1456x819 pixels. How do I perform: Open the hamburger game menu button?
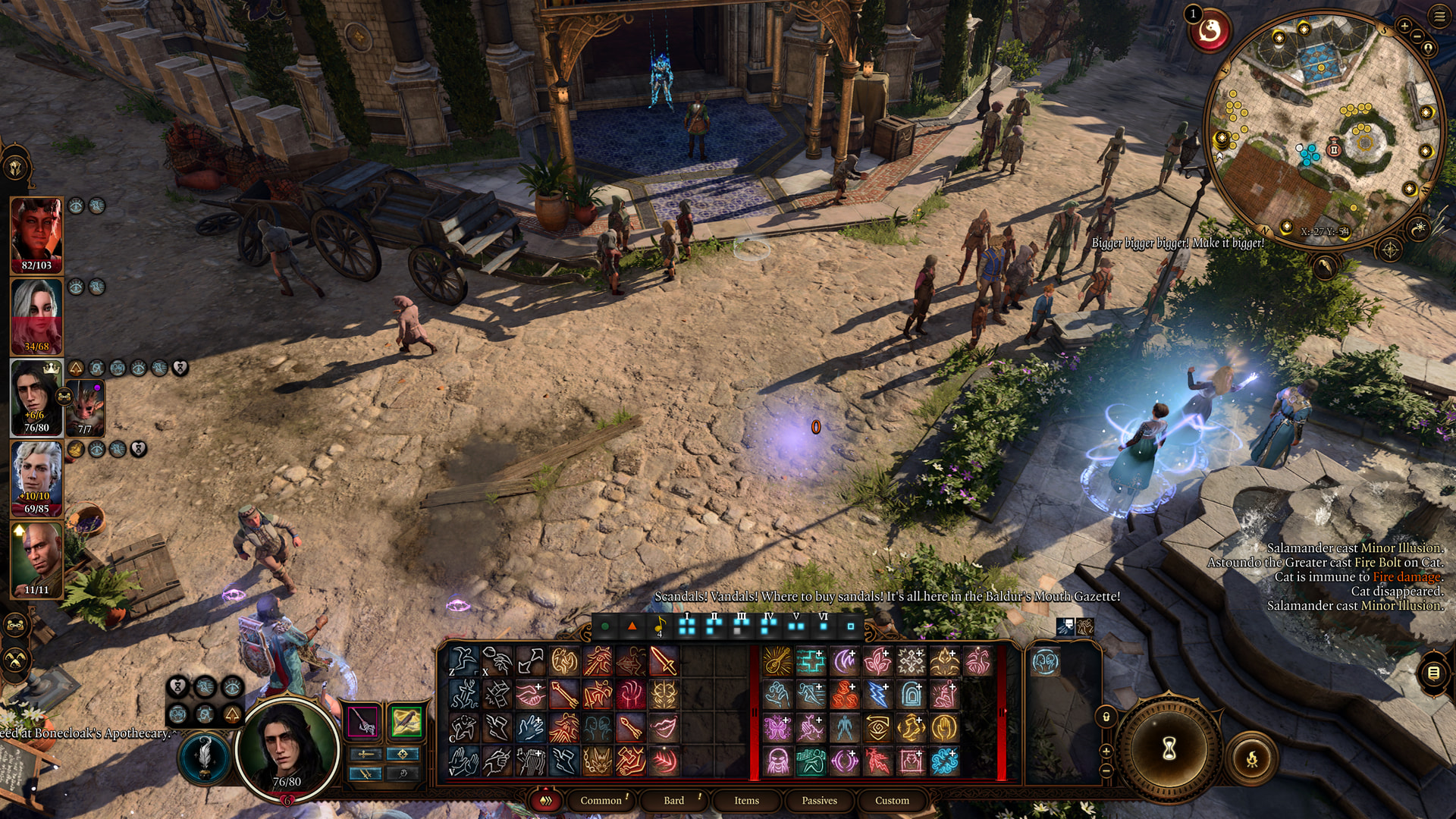pos(1440,15)
